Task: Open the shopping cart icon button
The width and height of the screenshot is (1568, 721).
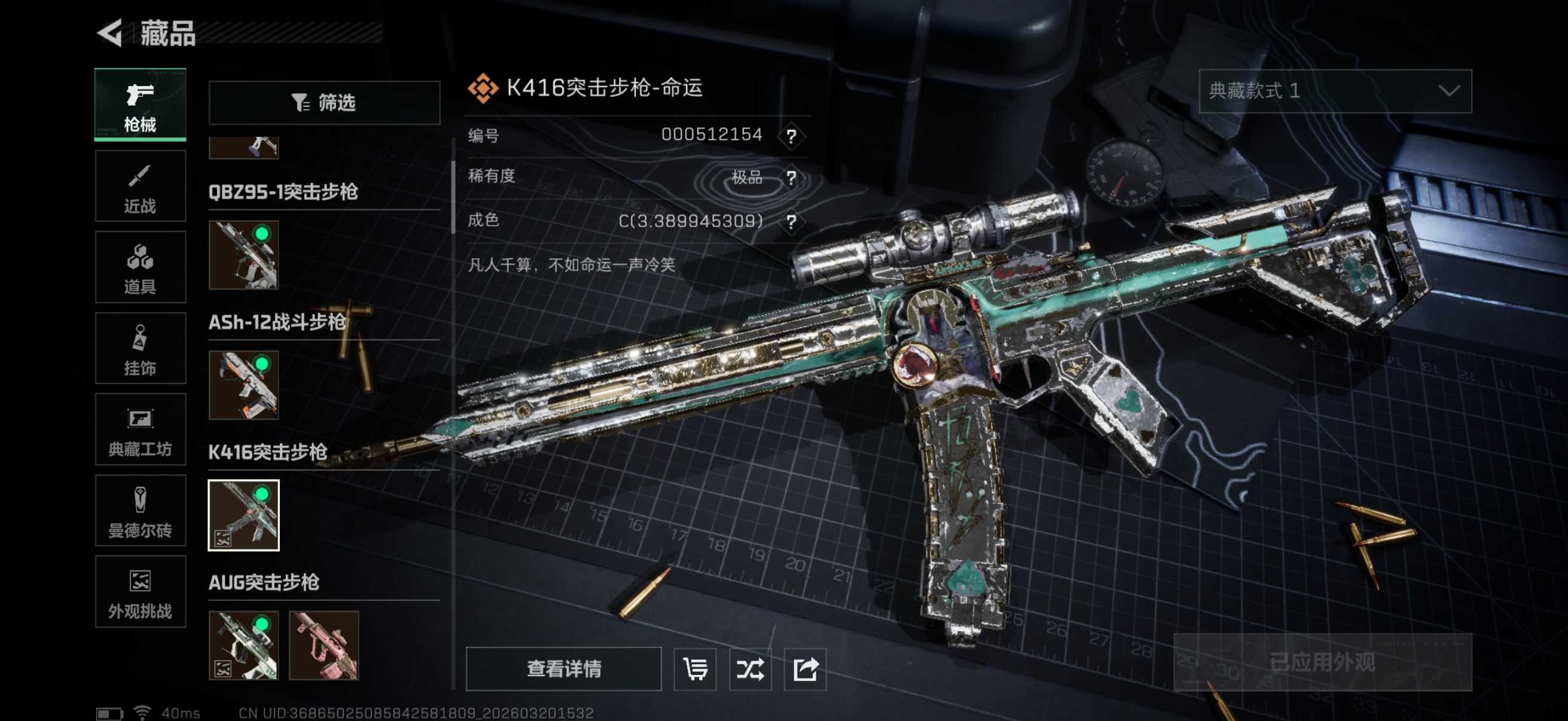Action: click(695, 669)
